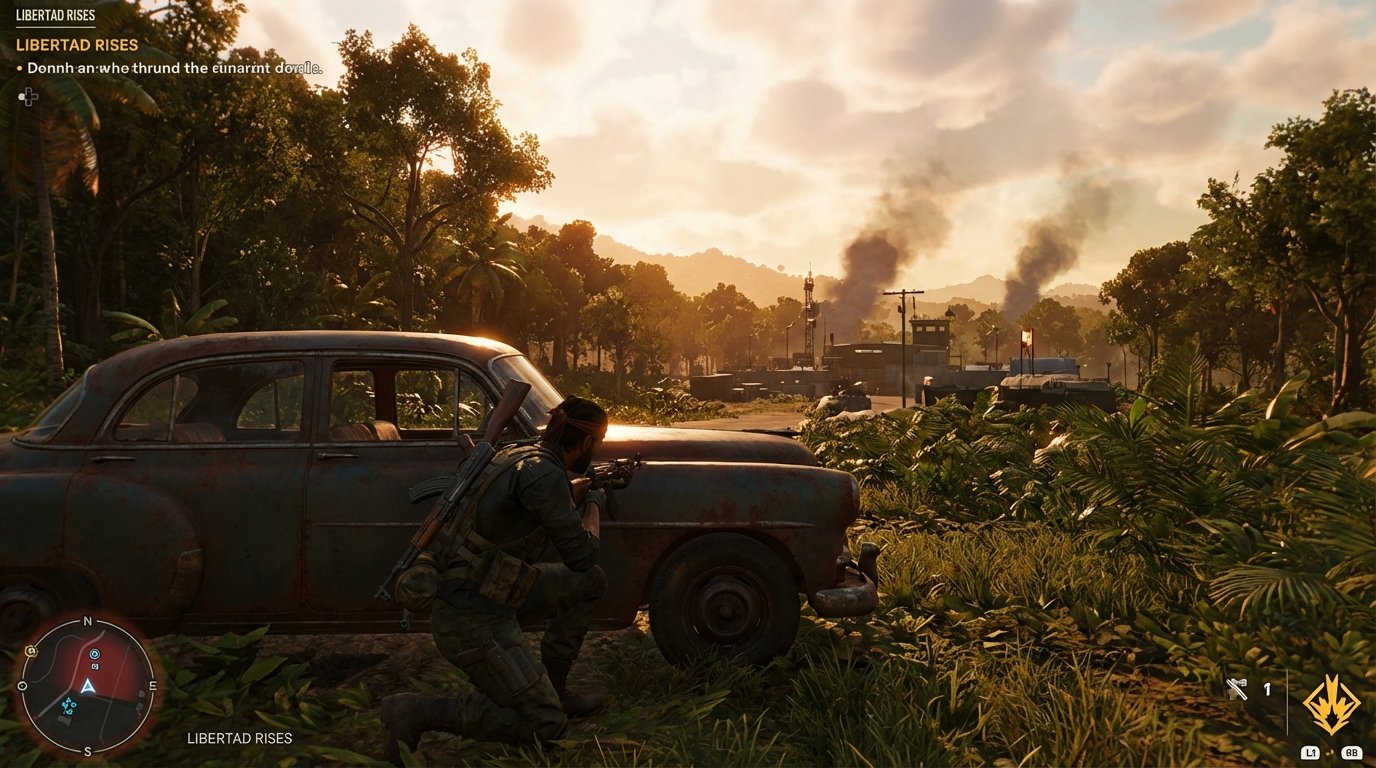
Task: Click the E direction letter on the minimap
Action: (153, 684)
